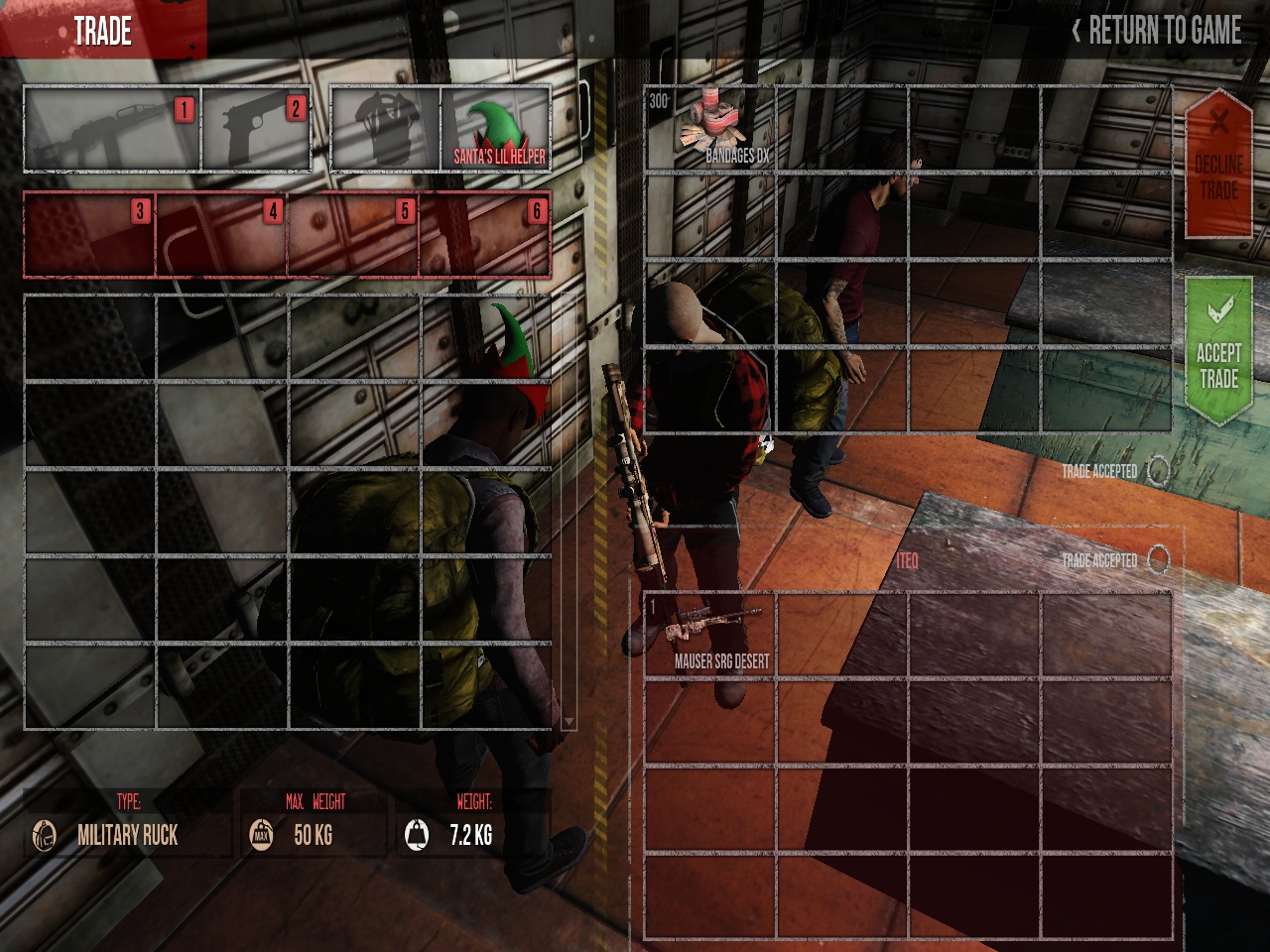
Task: Select the Mauser SRG Desert rifle slot
Action: click(710, 635)
